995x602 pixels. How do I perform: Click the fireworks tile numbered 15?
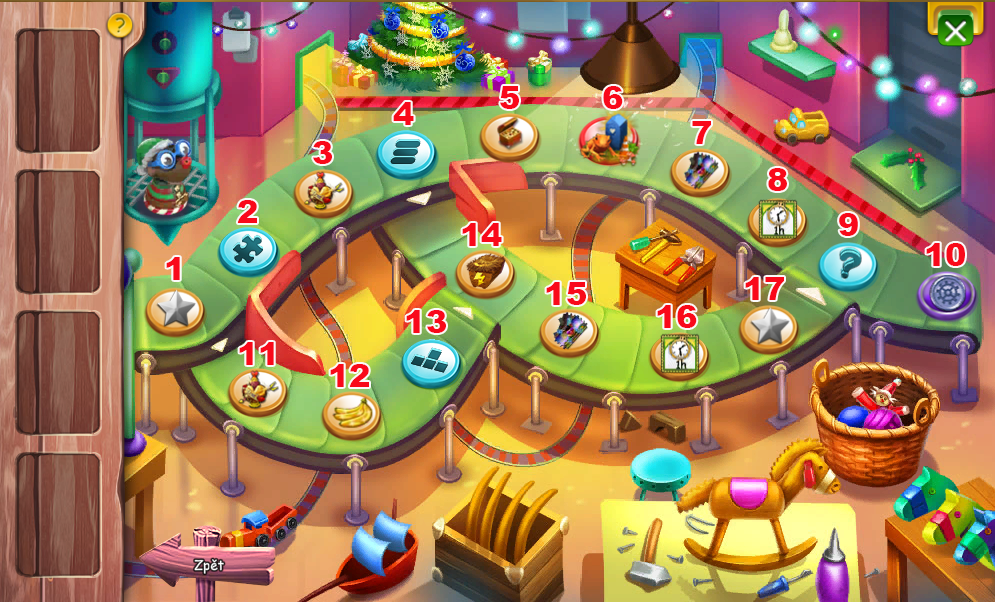pos(569,331)
